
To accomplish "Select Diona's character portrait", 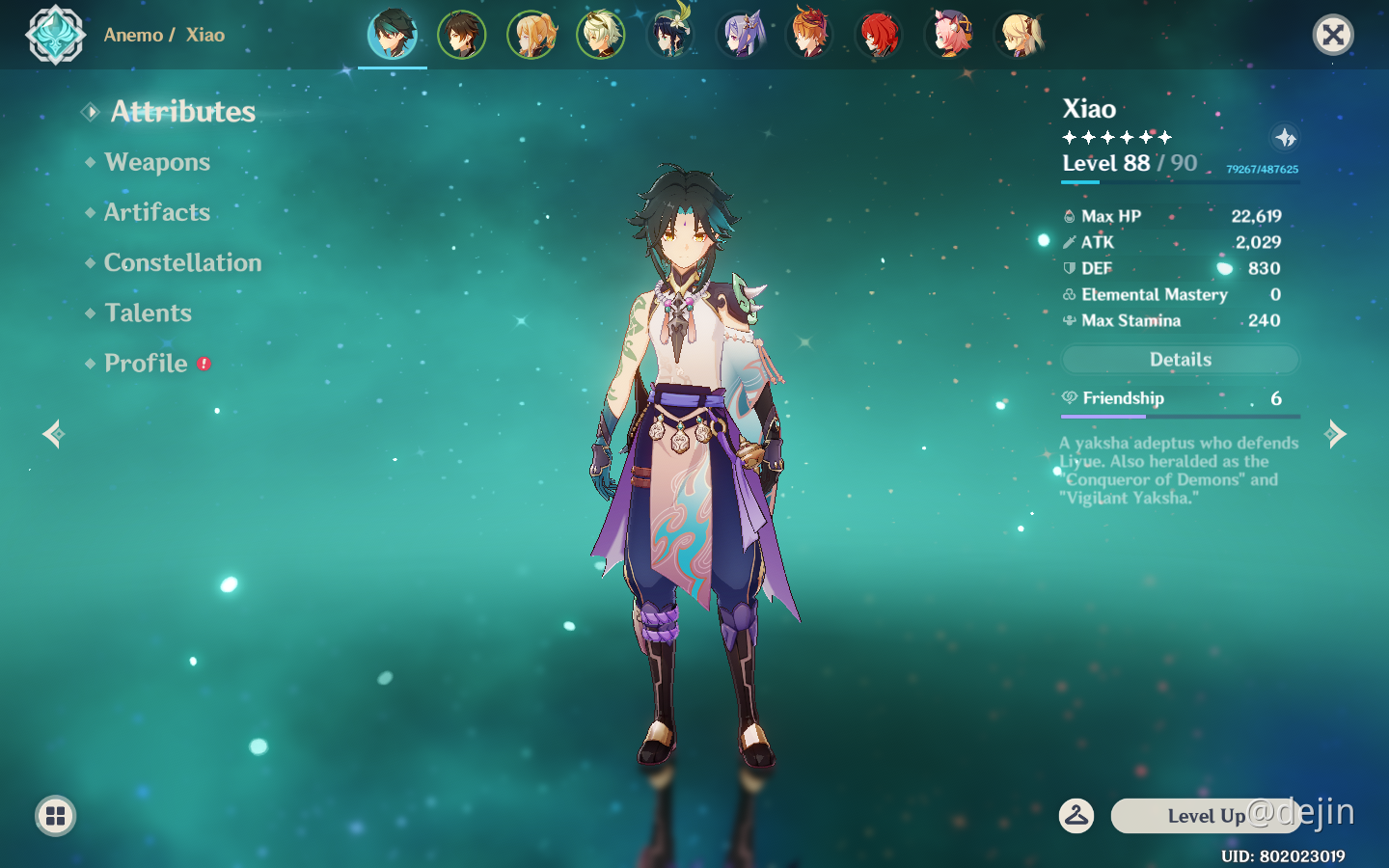I will pyautogui.click(x=949, y=34).
